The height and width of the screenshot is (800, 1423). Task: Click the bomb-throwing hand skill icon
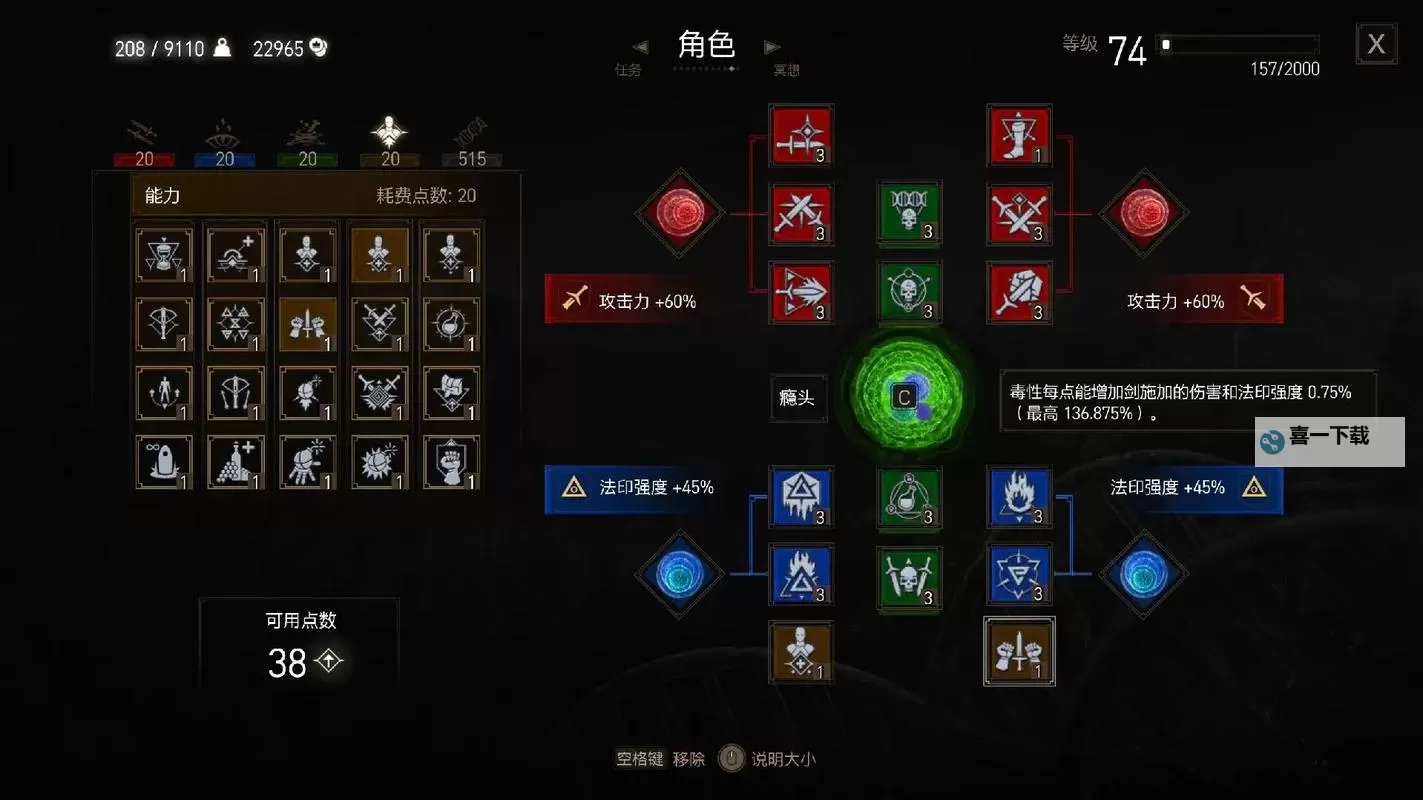pos(307,461)
